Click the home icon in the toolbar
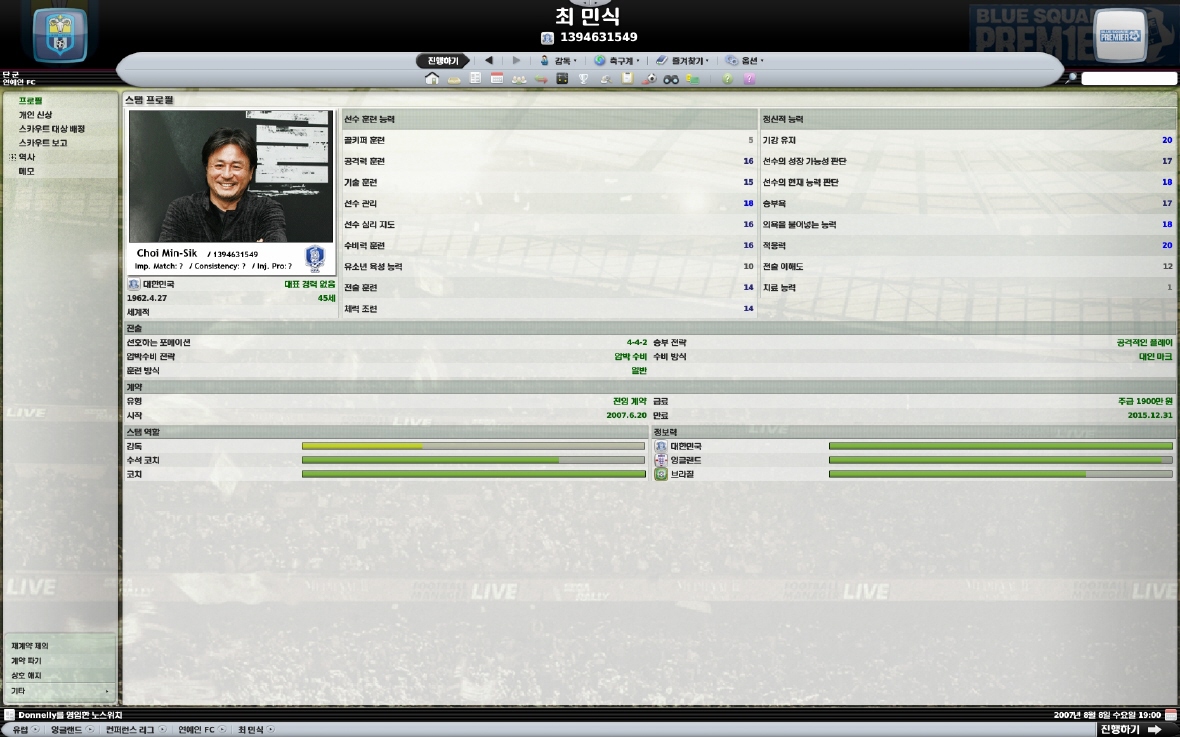 pos(432,79)
